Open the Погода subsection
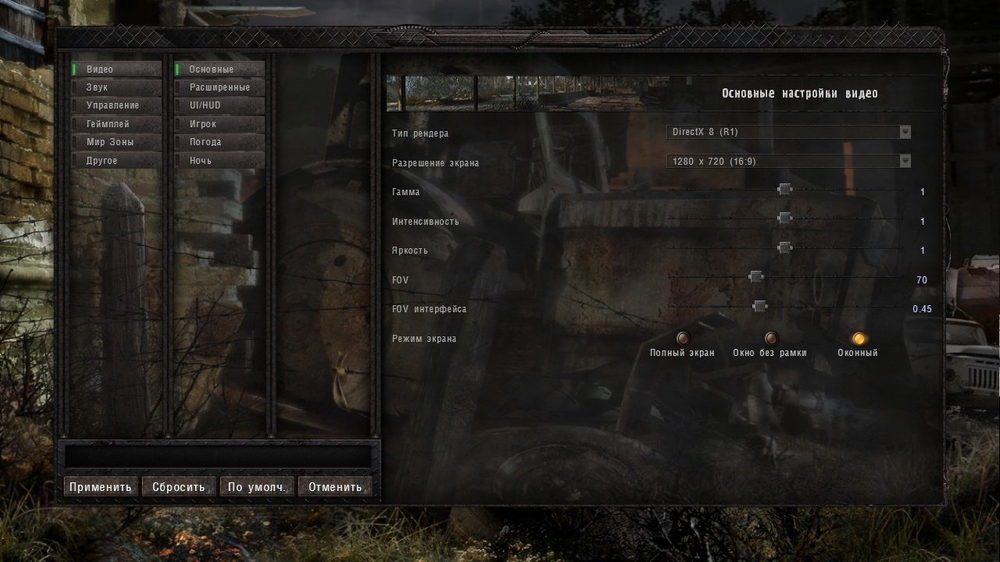The width and height of the screenshot is (1000, 562). coord(219,142)
